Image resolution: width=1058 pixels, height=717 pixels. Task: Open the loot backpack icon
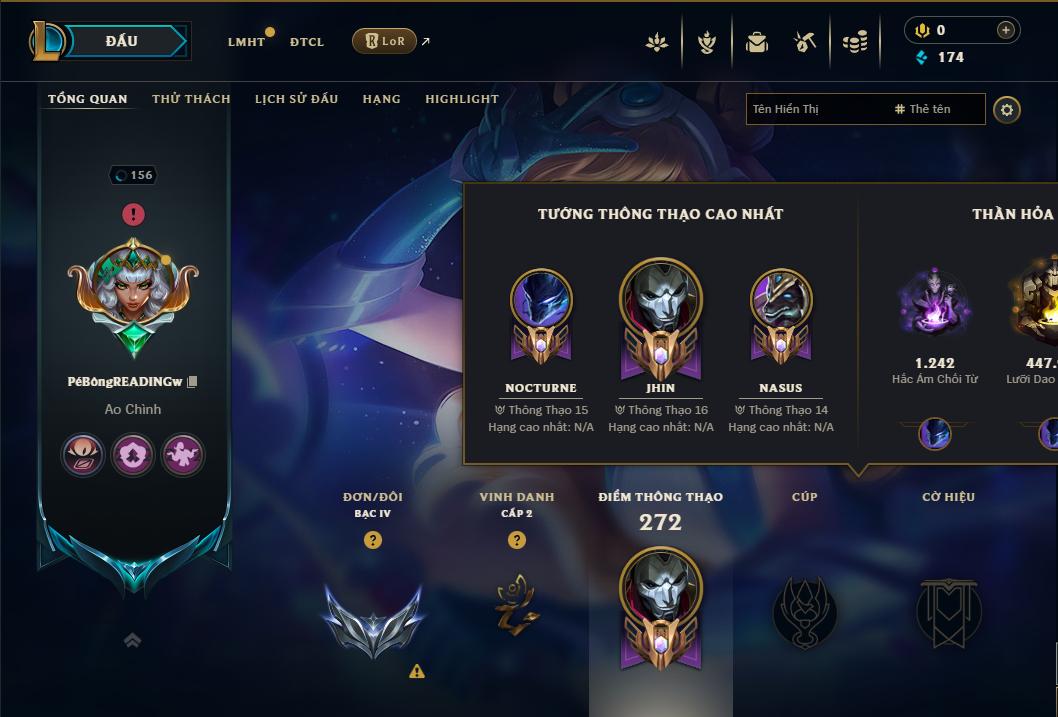tap(757, 42)
